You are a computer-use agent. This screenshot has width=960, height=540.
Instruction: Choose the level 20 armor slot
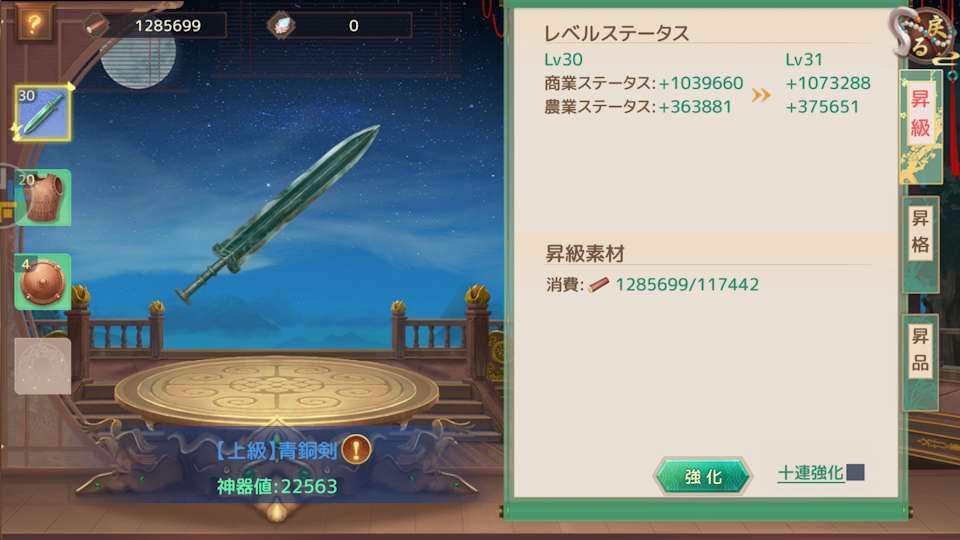[42, 197]
